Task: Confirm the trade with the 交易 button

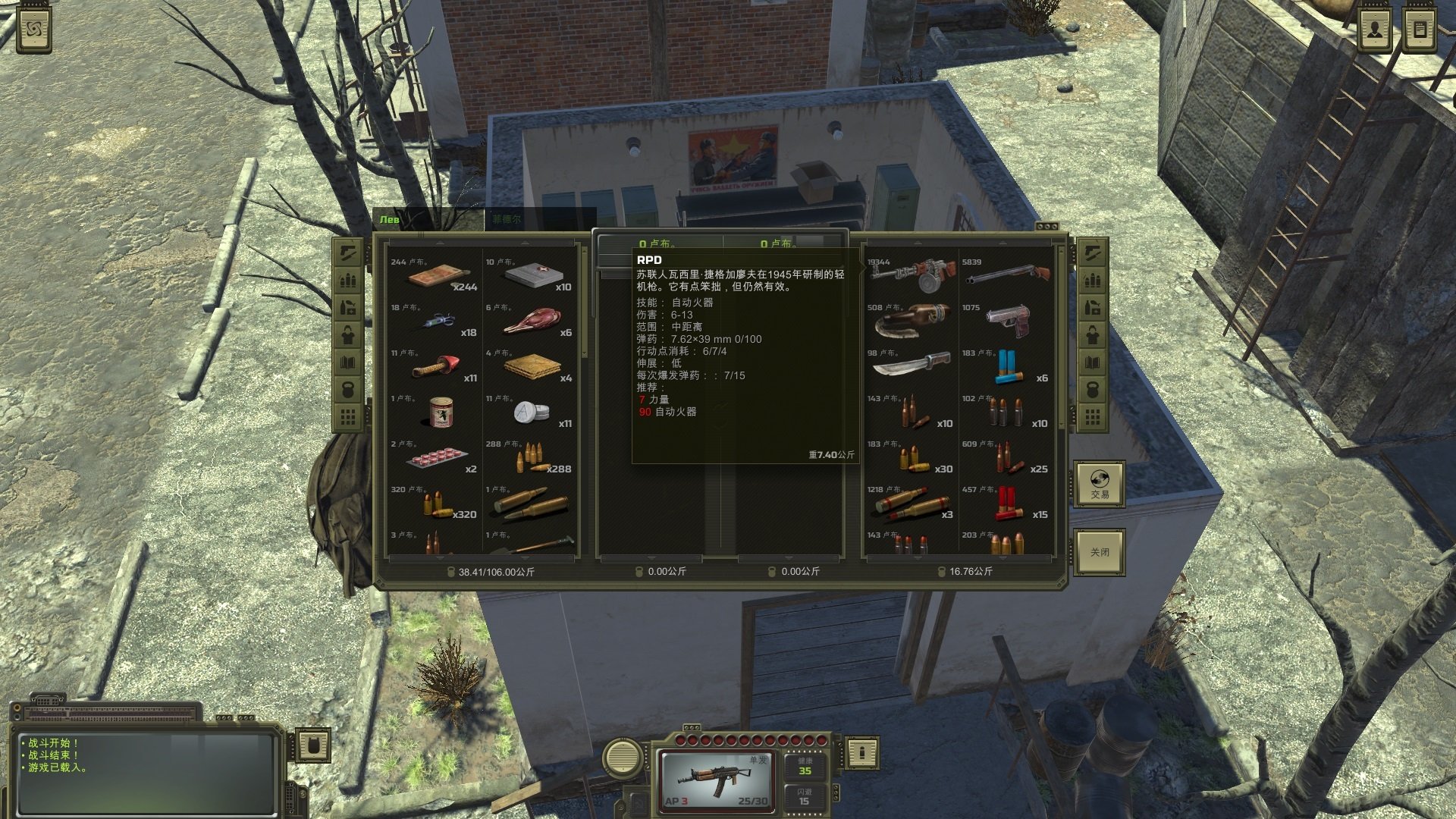Action: tap(1100, 485)
